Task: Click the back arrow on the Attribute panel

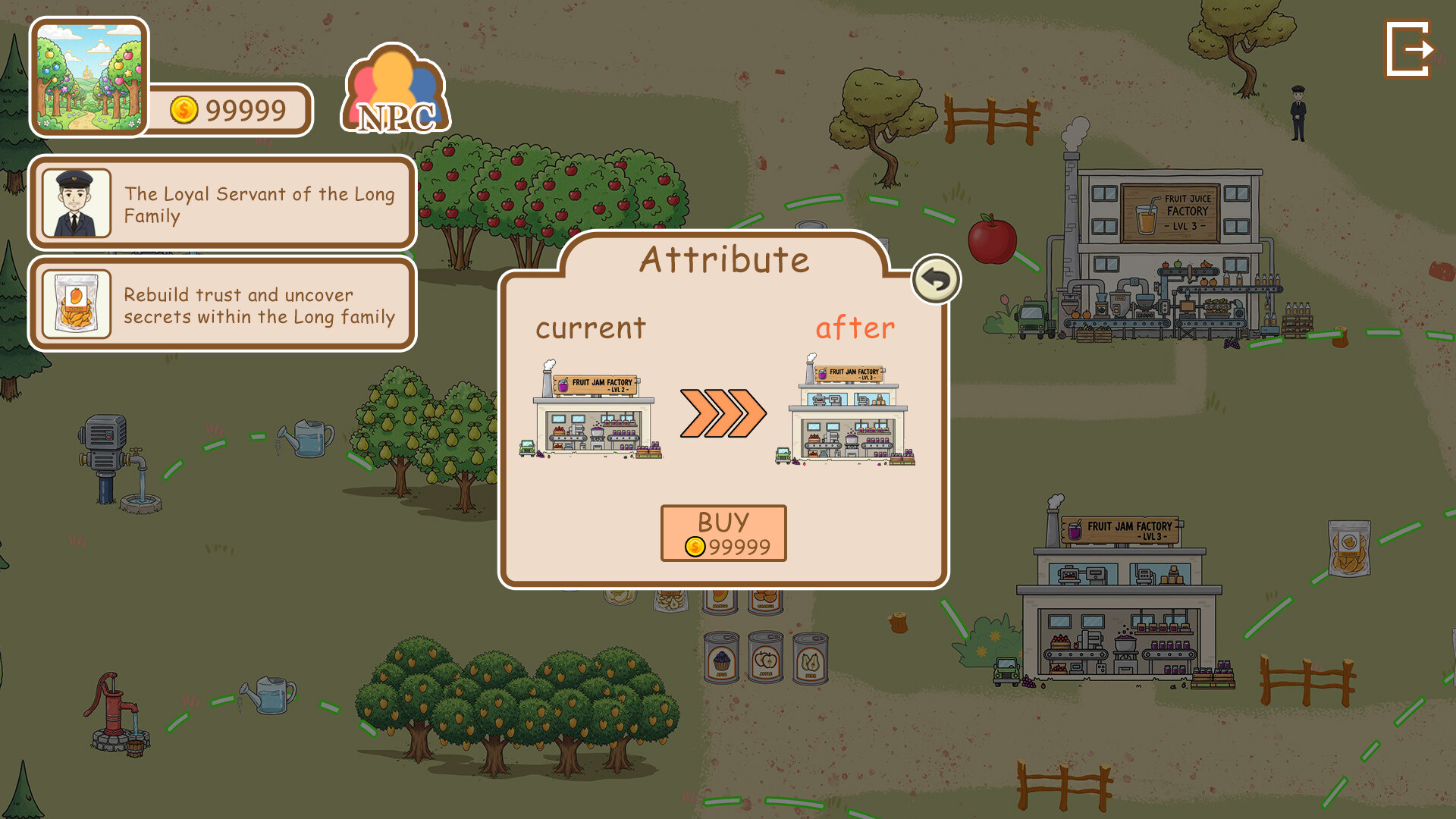Action: tap(935, 279)
